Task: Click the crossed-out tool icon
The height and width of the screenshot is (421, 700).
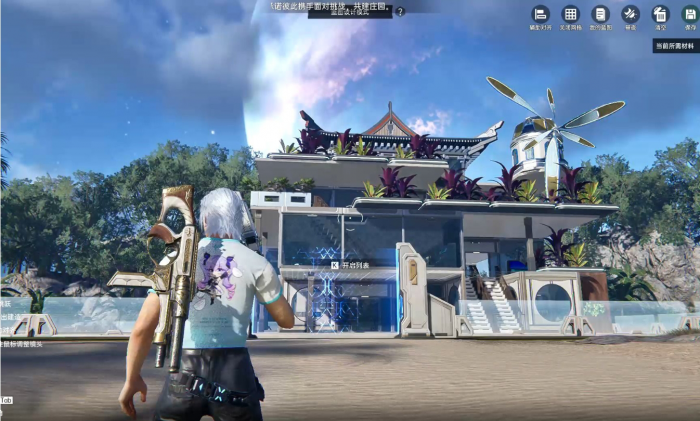Action: click(x=630, y=15)
